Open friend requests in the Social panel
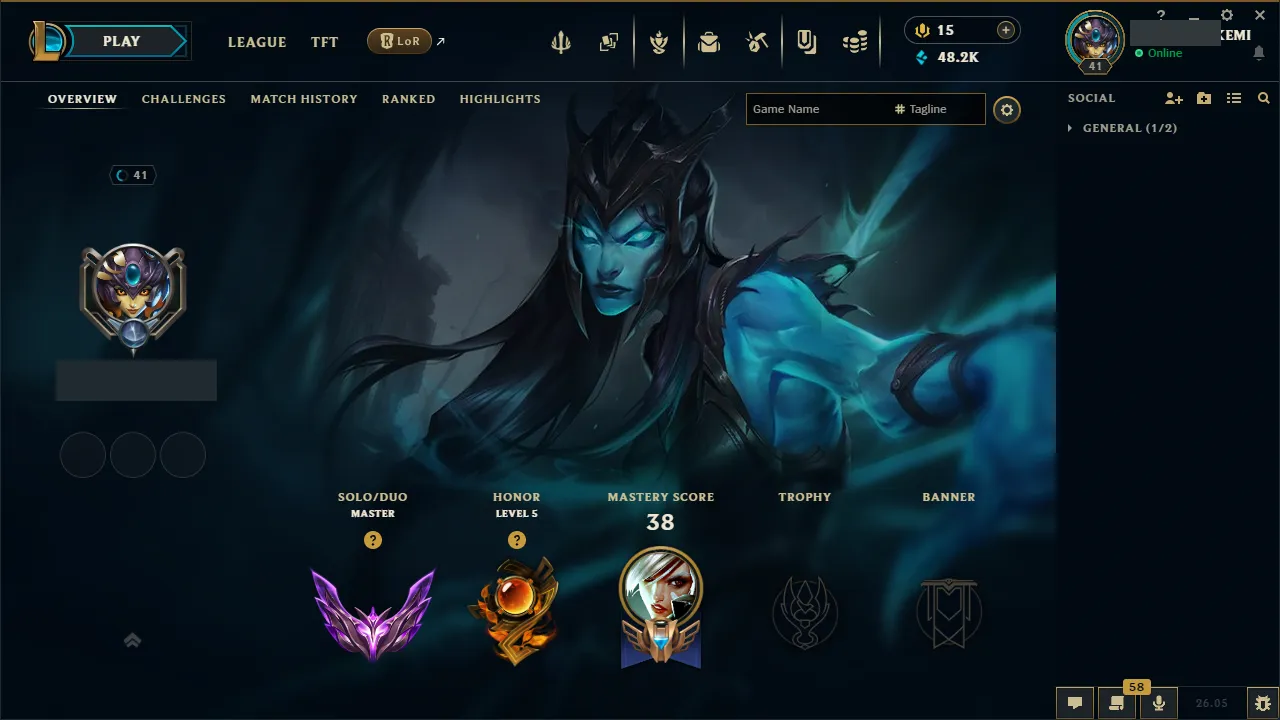 pos(1172,98)
